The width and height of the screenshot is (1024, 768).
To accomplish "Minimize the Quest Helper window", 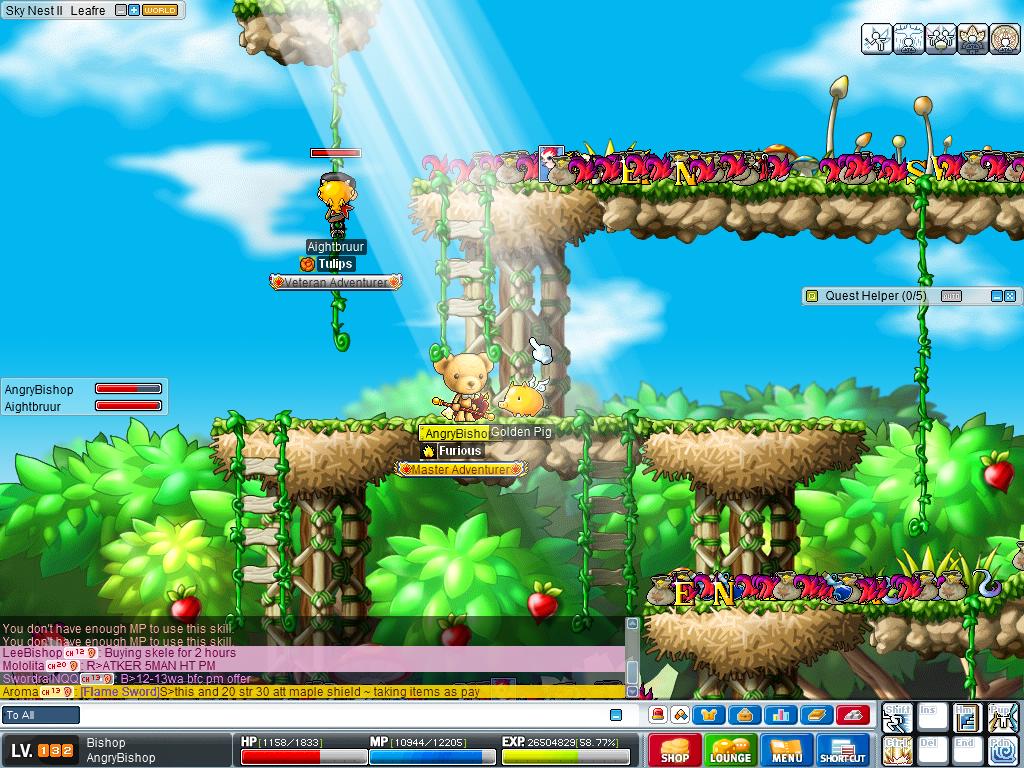I will click(x=996, y=296).
